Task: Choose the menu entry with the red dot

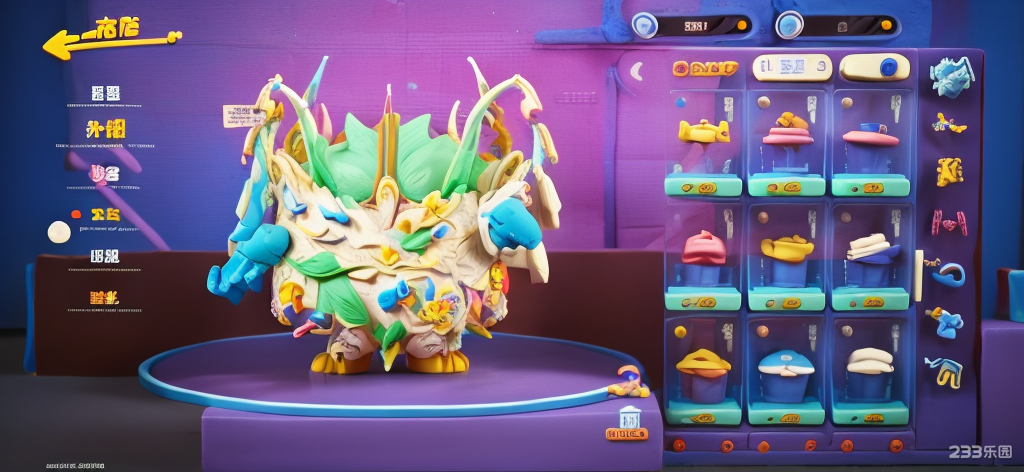Action: pyautogui.click(x=98, y=214)
